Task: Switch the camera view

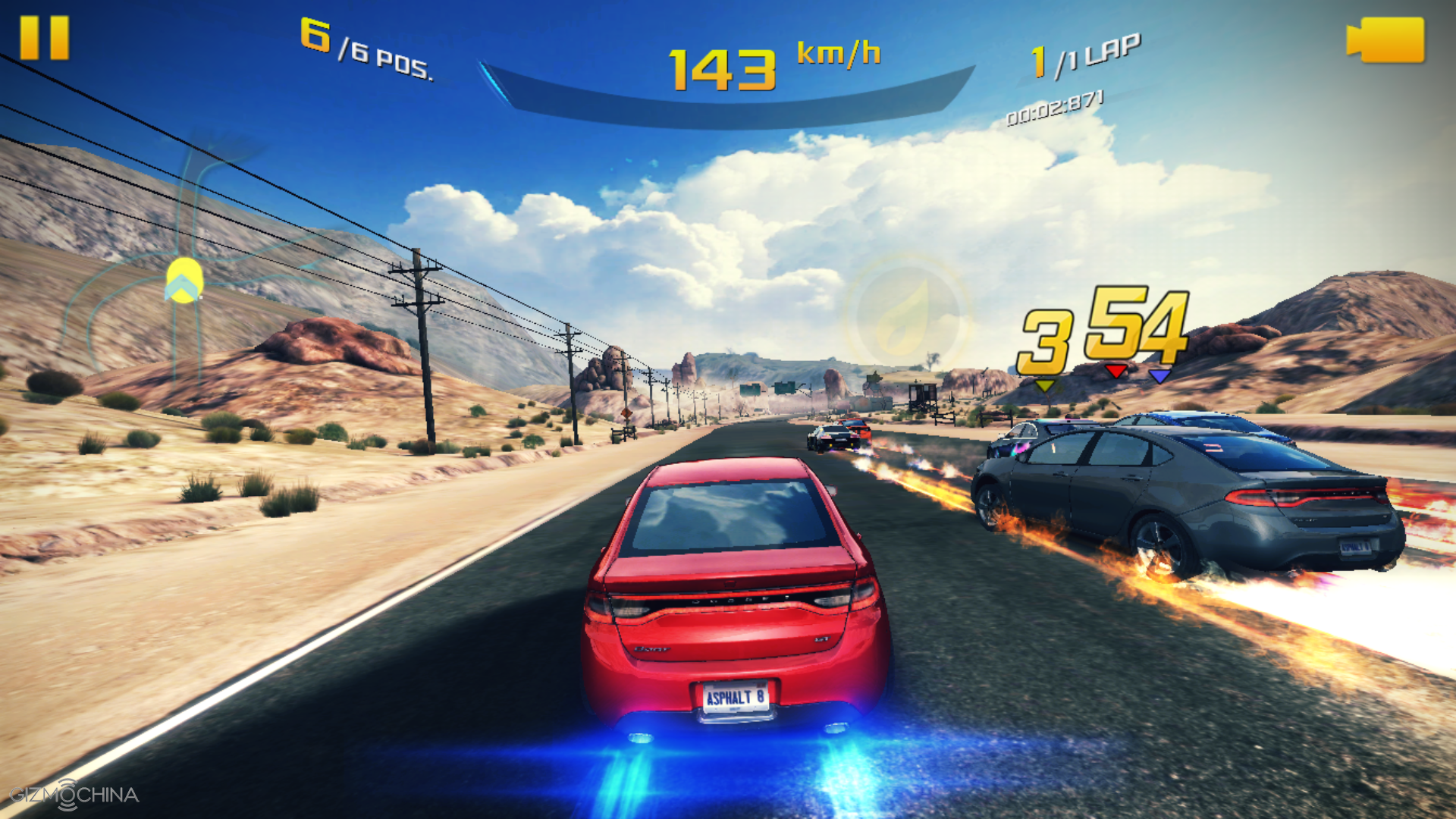Action: tap(1385, 40)
